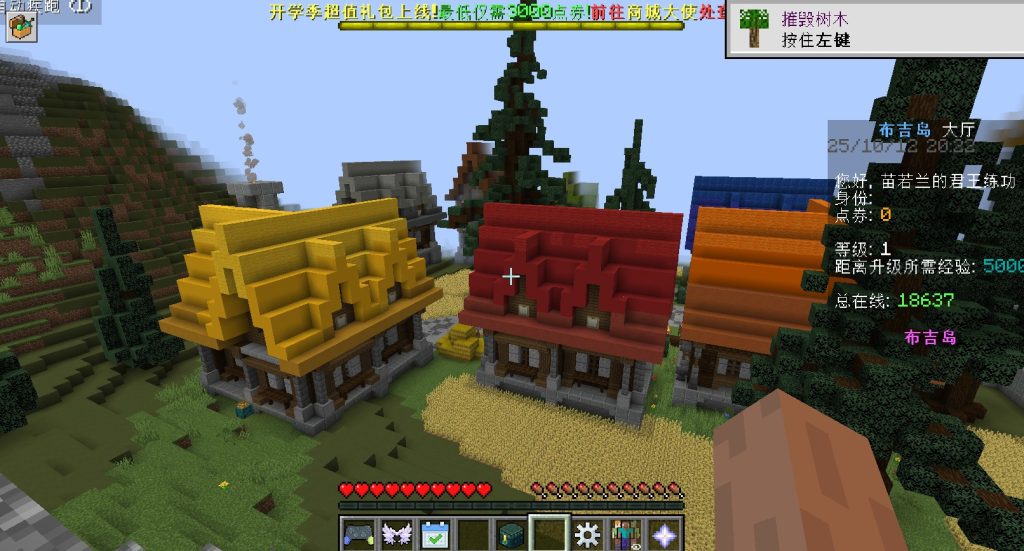This screenshot has width=1024, height=551.
Task: Select the dark teal chest slot
Action: point(511,534)
